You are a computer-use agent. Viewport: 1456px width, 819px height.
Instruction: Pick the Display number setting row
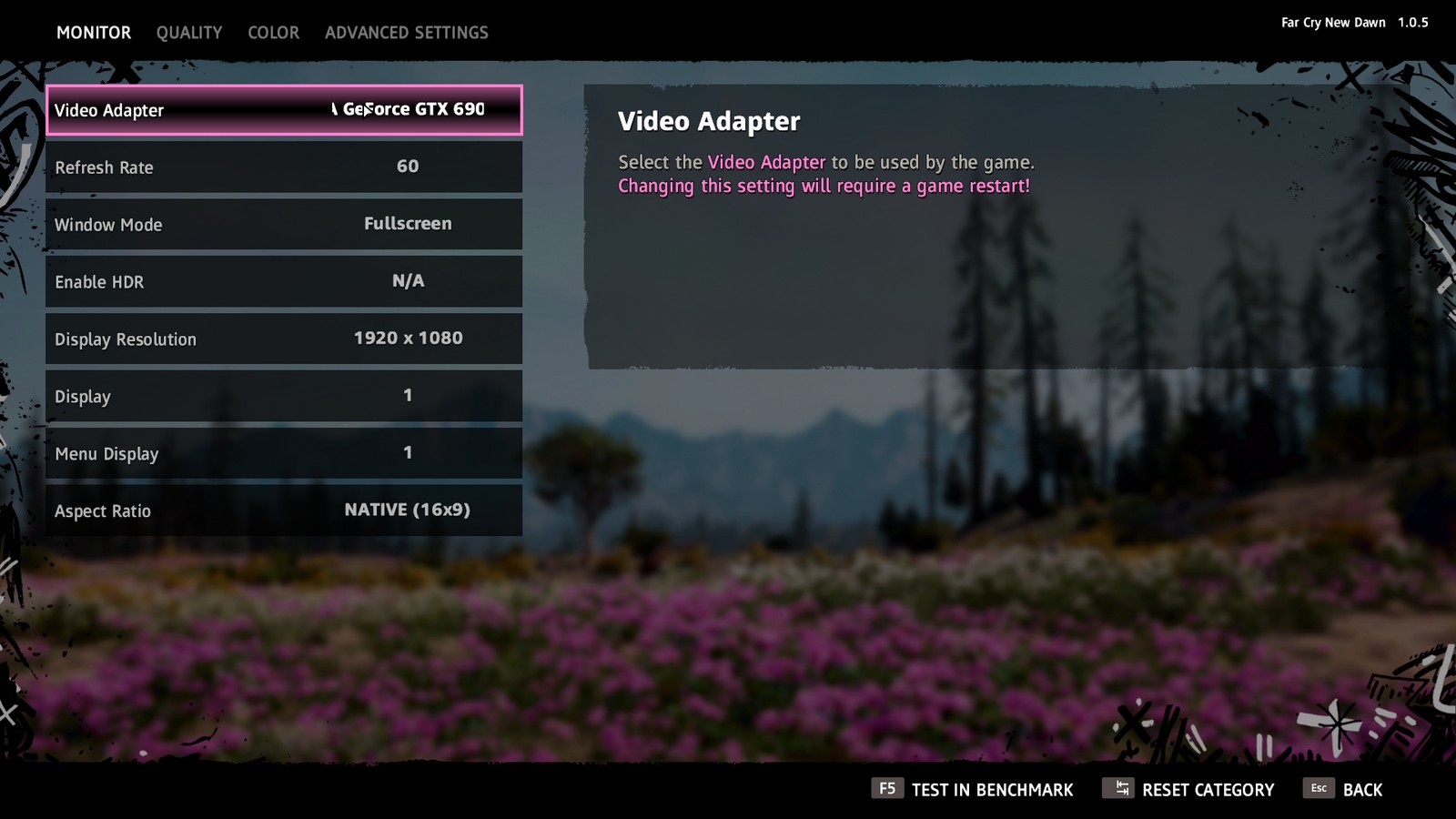click(284, 397)
